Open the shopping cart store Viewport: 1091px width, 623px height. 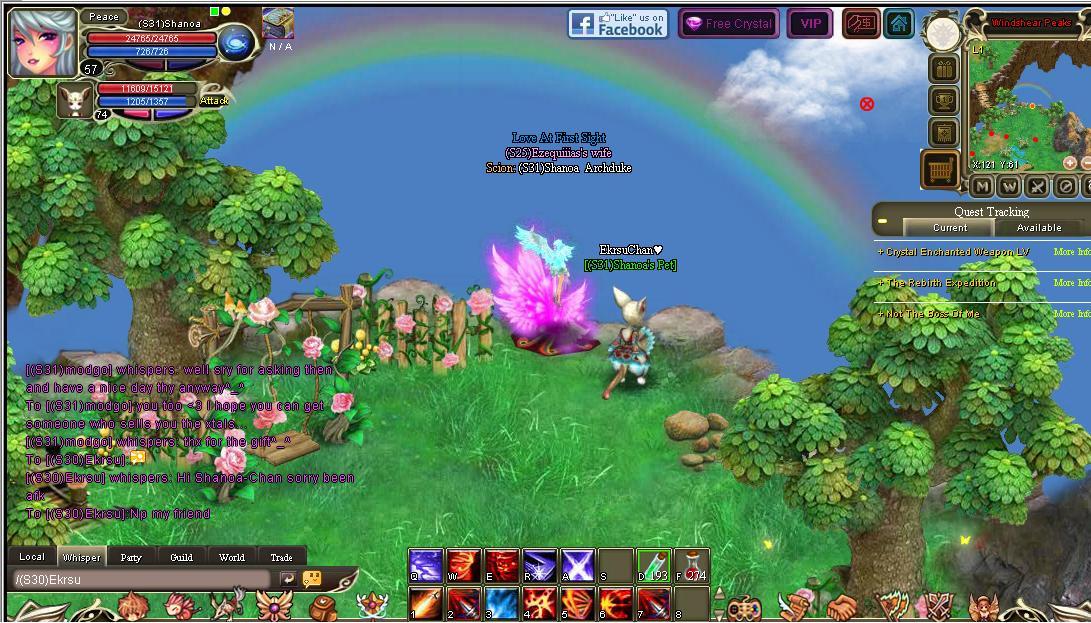[940, 170]
